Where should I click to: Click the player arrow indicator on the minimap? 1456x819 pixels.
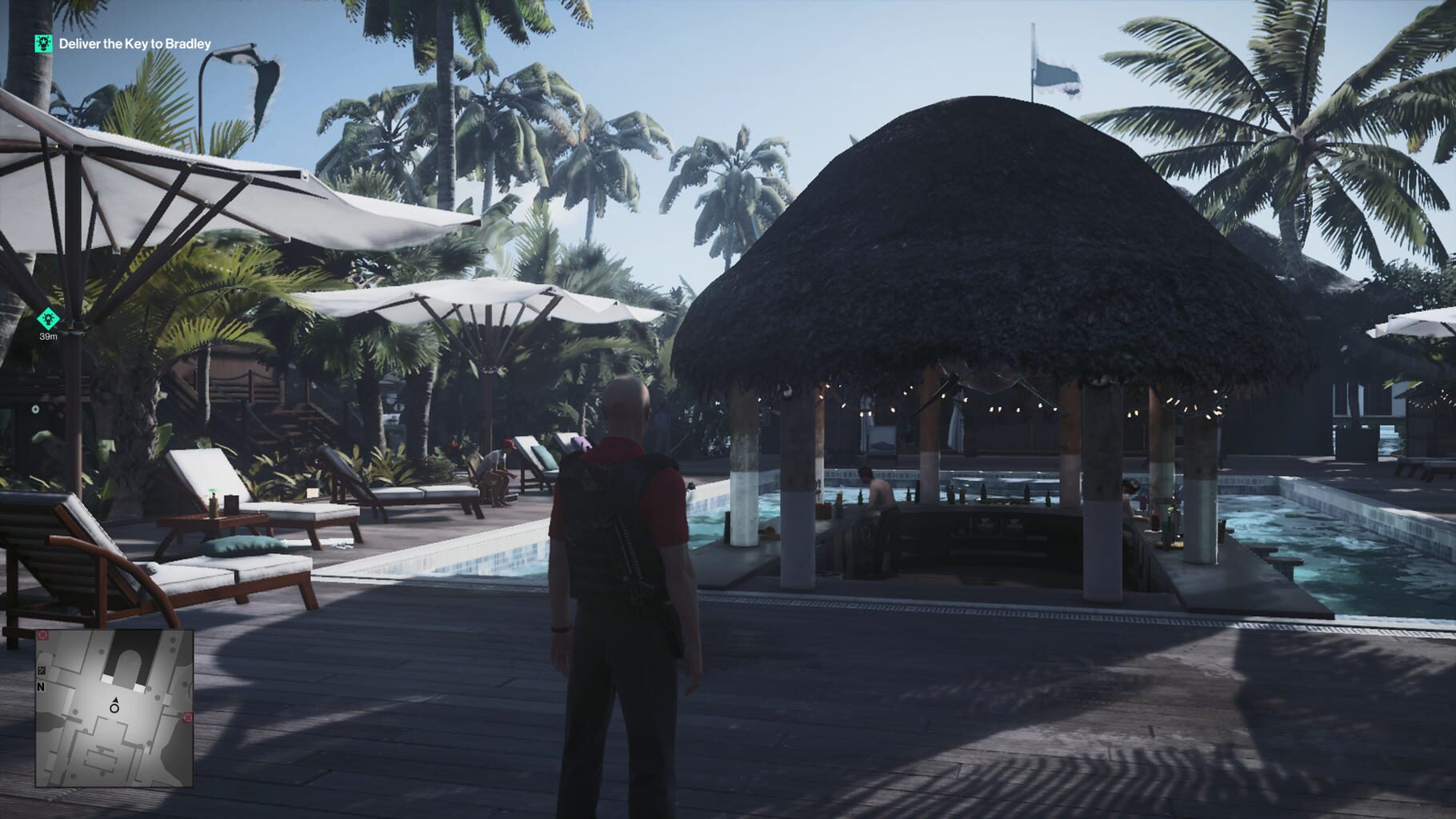tap(115, 701)
